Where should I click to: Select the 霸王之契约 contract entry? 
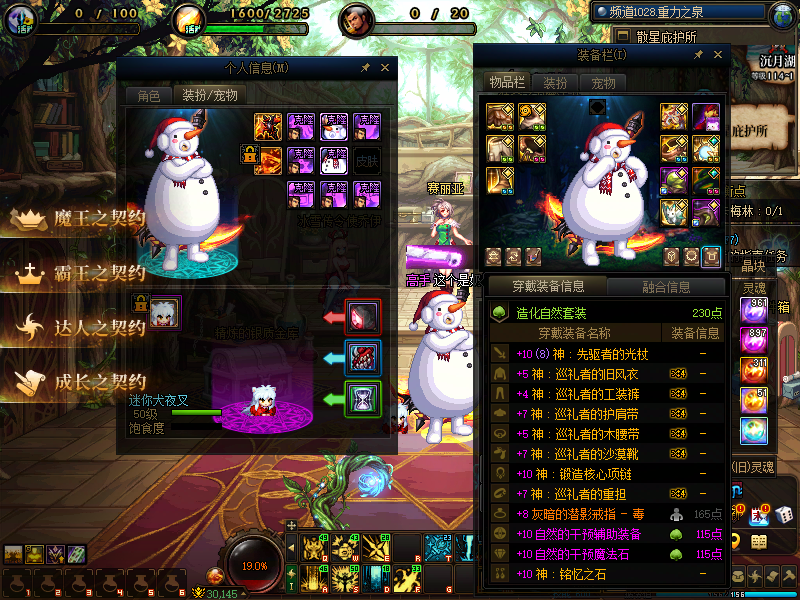[x=98, y=272]
